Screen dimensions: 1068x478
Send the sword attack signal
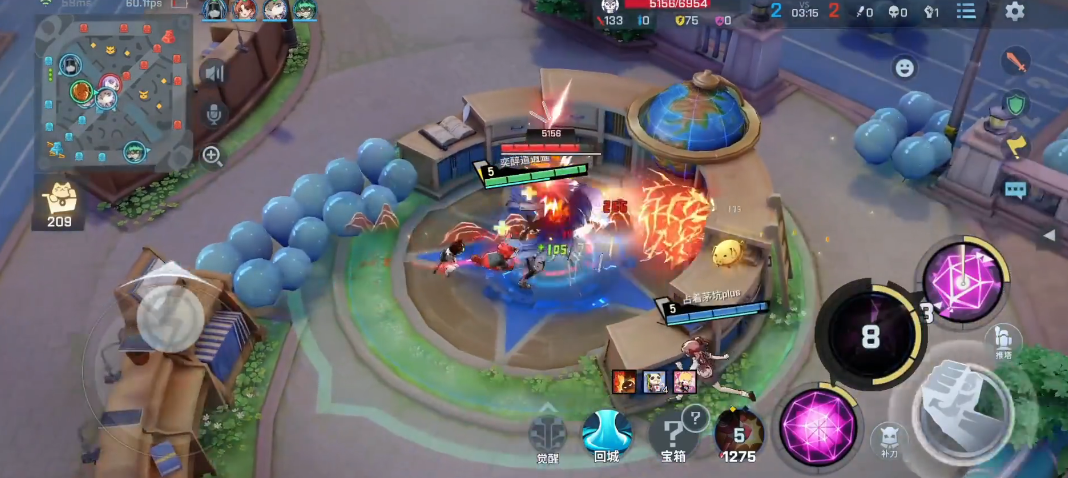pos(1016,62)
